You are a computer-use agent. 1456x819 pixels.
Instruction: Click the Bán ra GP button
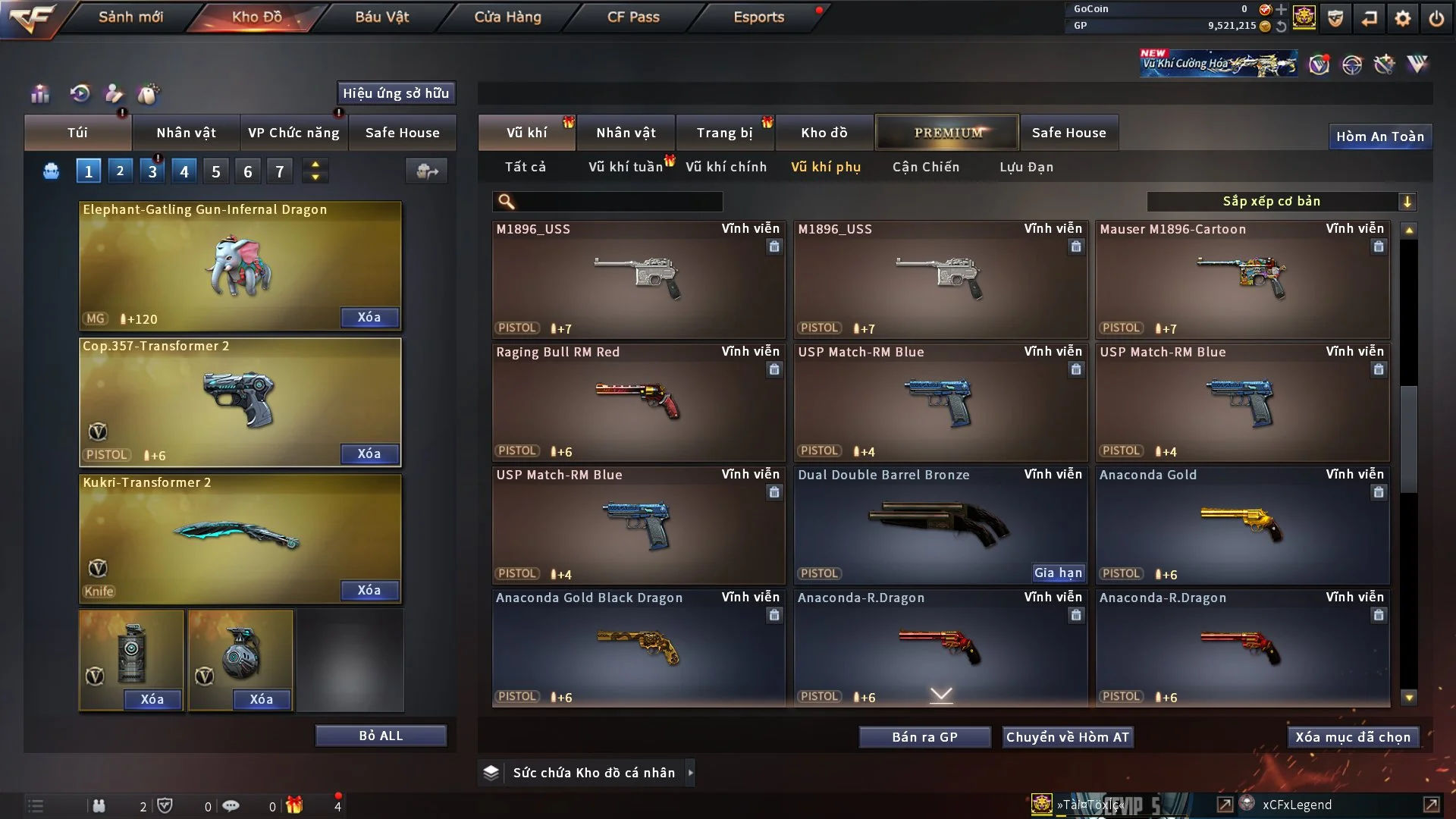click(924, 737)
